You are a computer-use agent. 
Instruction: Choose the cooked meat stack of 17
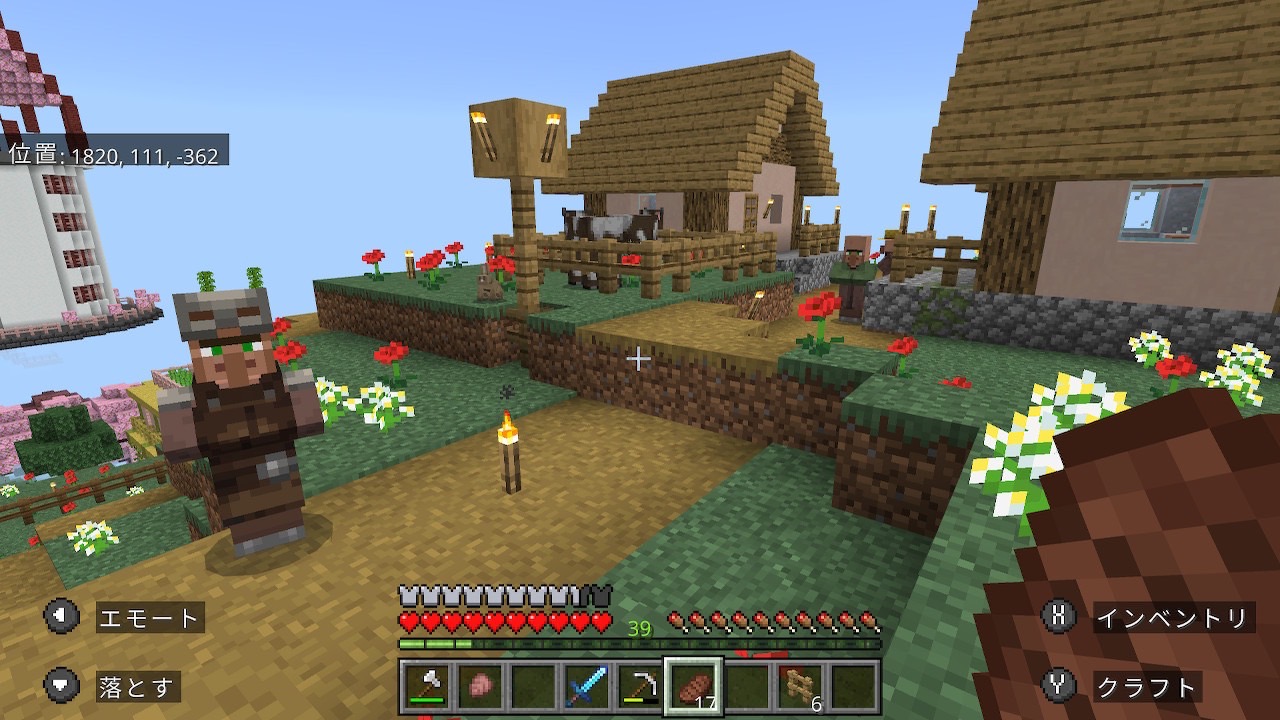pos(693,687)
